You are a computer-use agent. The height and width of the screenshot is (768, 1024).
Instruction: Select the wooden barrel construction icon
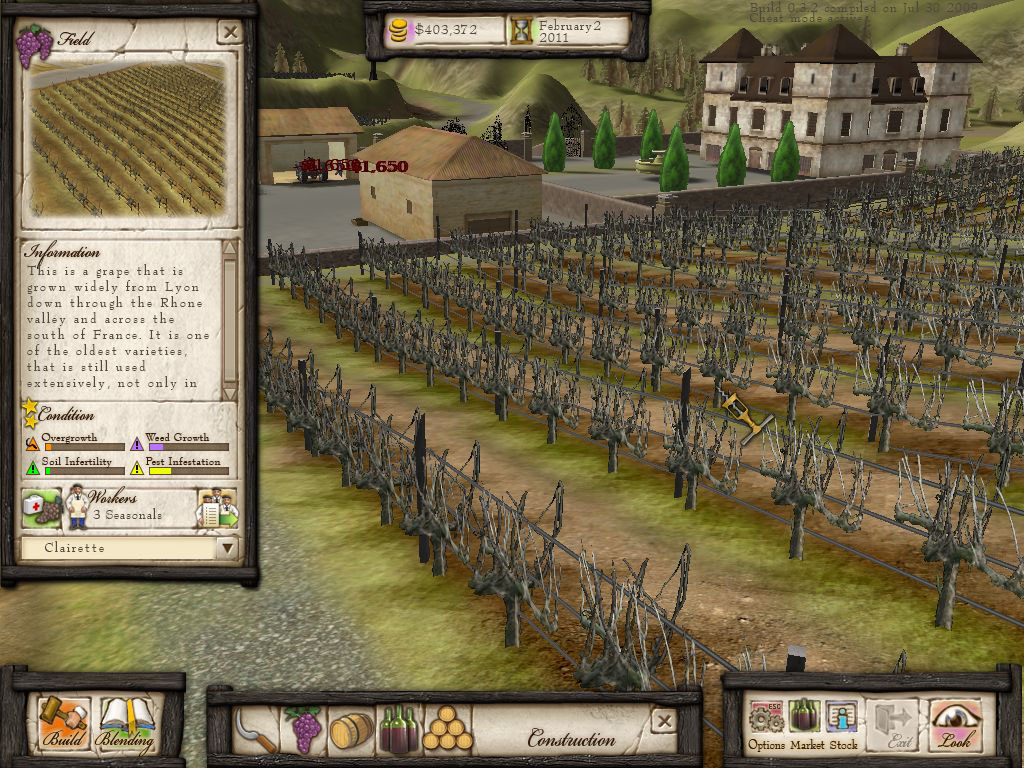(351, 731)
